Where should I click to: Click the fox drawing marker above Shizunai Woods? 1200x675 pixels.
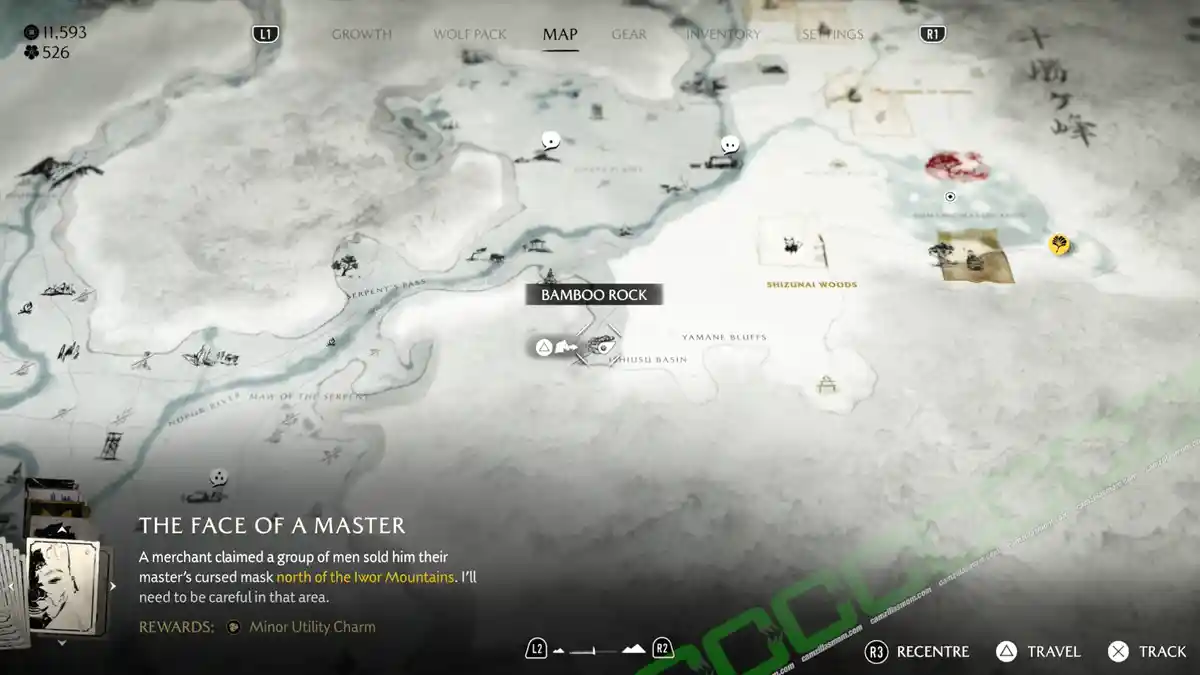coord(792,243)
